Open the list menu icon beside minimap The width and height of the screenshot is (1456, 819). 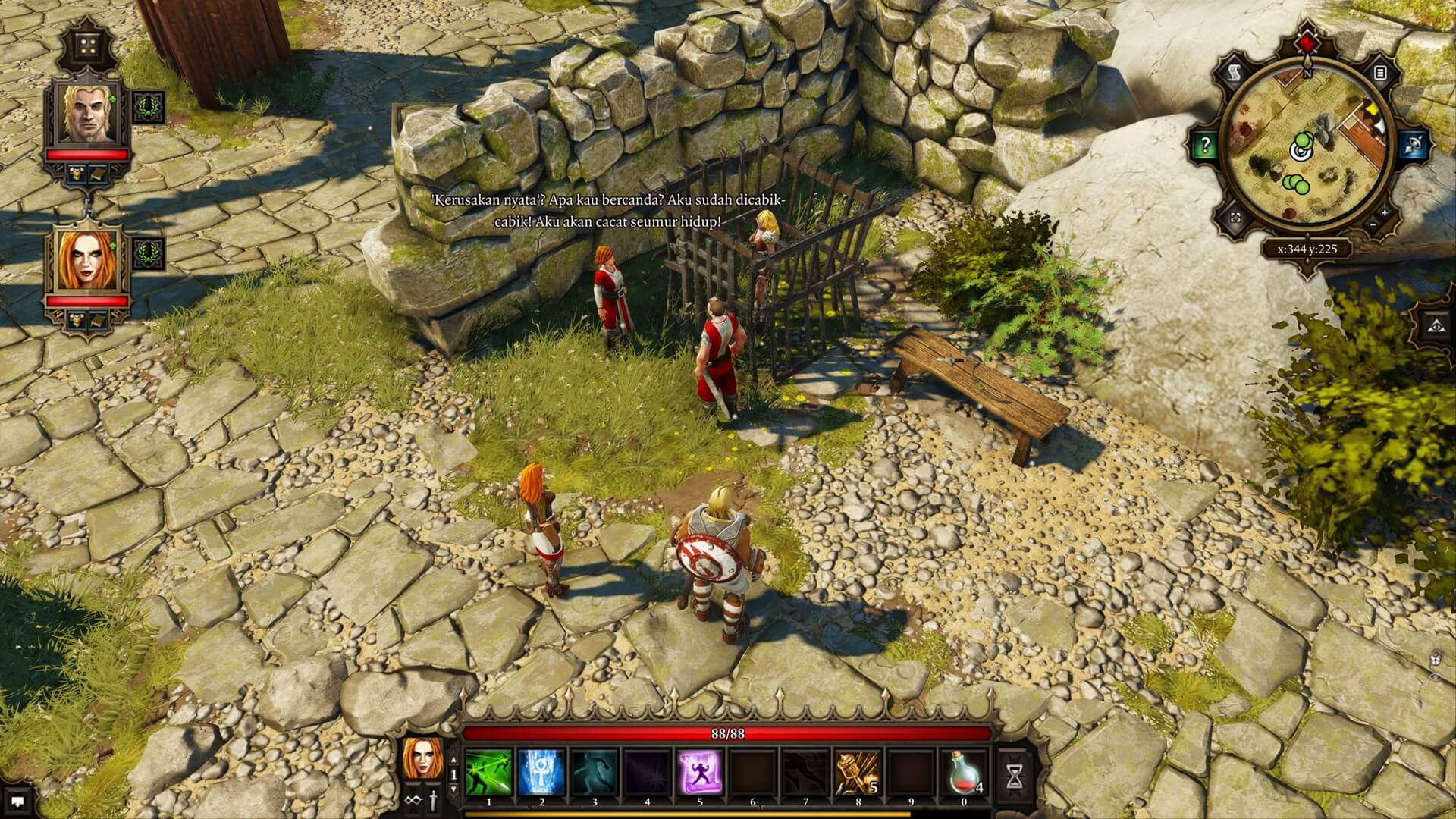pyautogui.click(x=1379, y=74)
